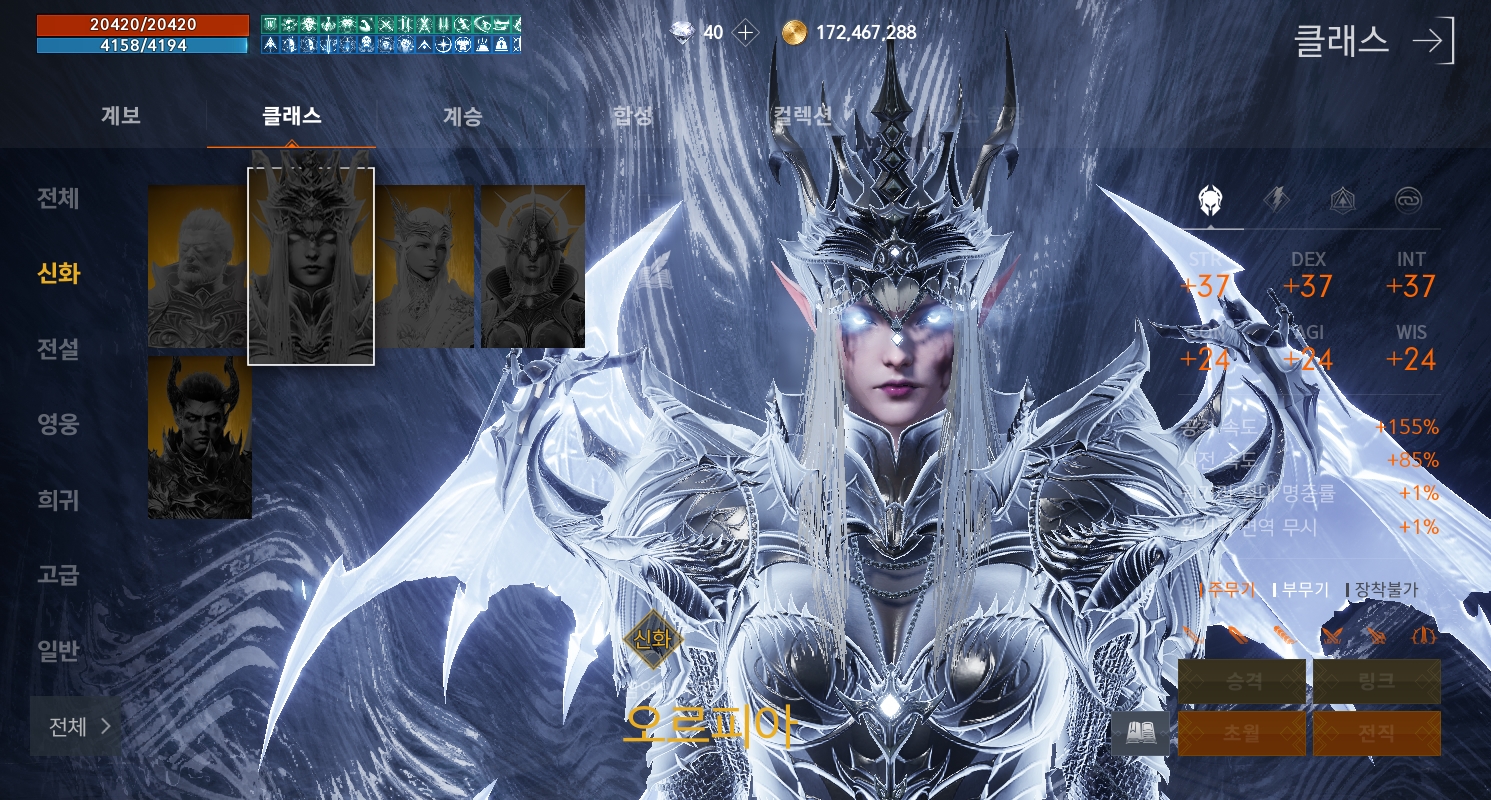Show the 컬렉션 tab
This screenshot has width=1491, height=800.
click(802, 116)
